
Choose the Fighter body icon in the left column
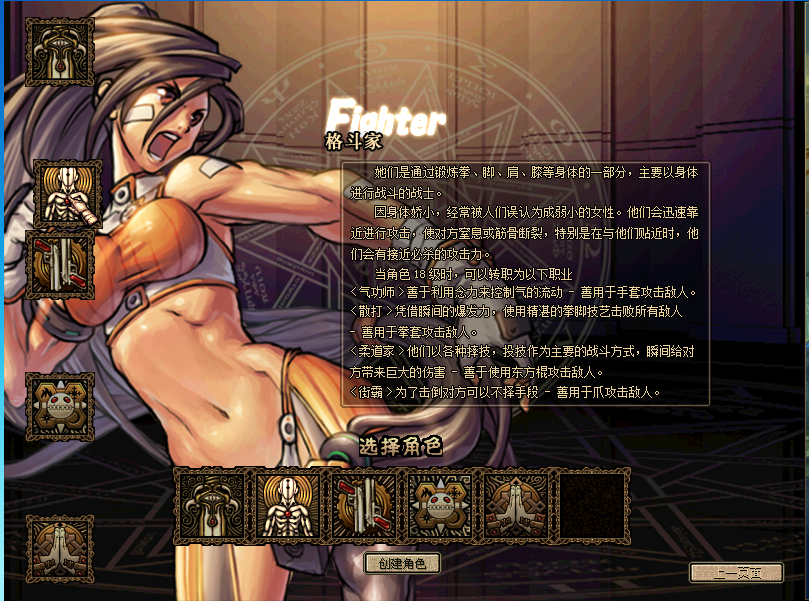point(67,193)
